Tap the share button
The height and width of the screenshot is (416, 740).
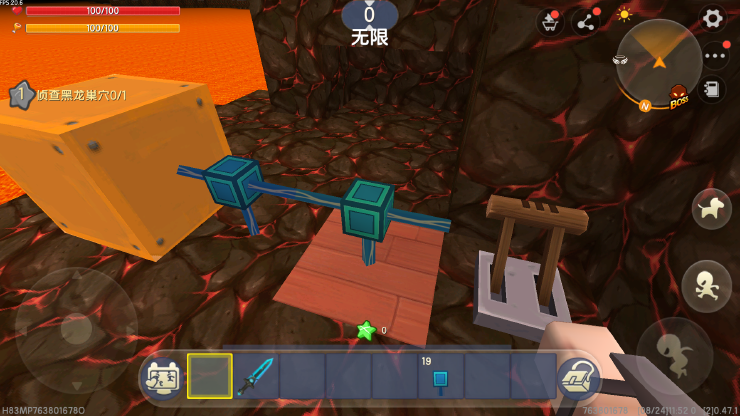[x=585, y=22]
